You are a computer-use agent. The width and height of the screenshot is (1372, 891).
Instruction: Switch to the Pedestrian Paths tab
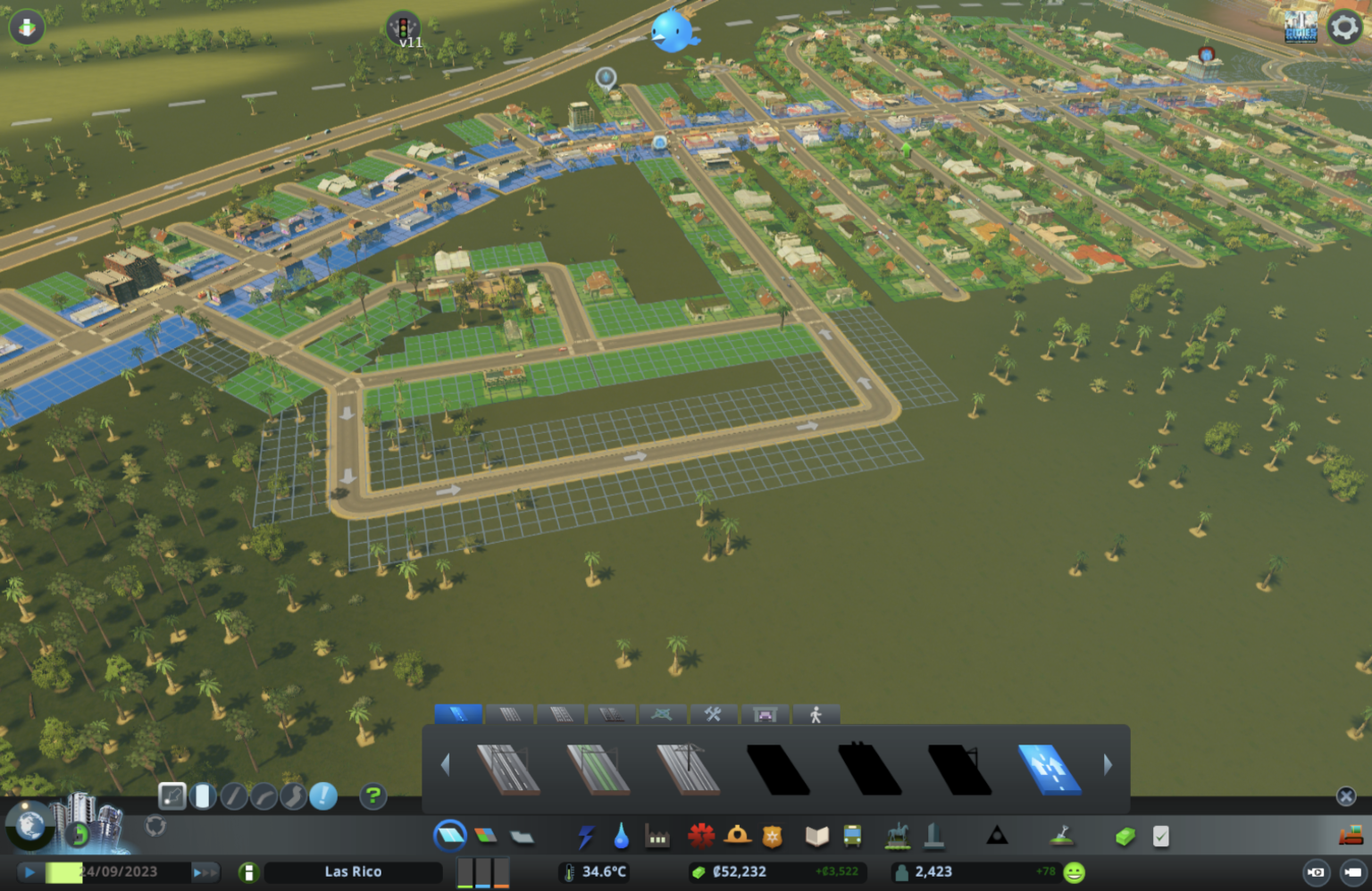(x=815, y=714)
